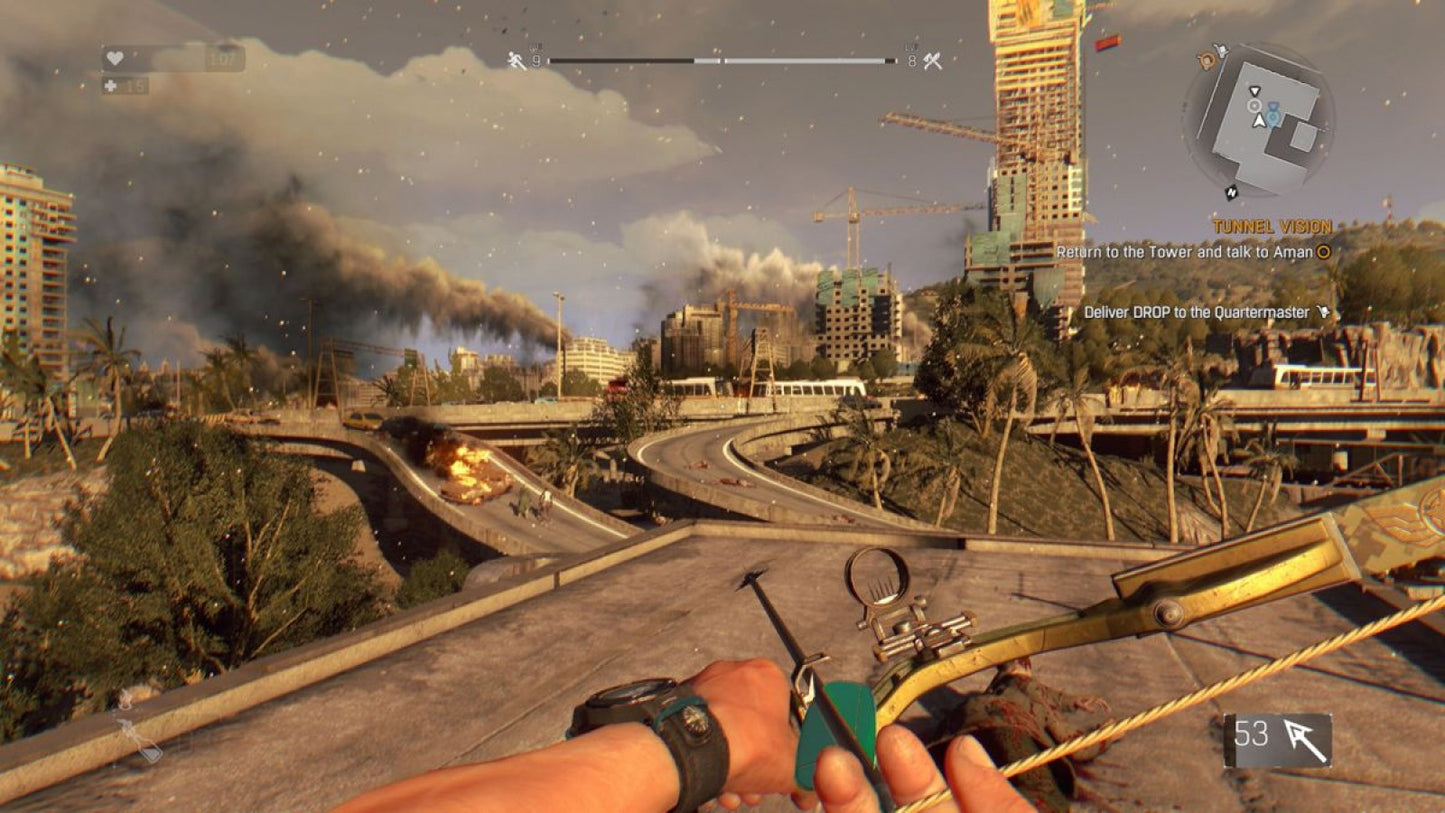Expand the TUNNEL VISION objective list
The image size is (1445, 813).
1272,224
